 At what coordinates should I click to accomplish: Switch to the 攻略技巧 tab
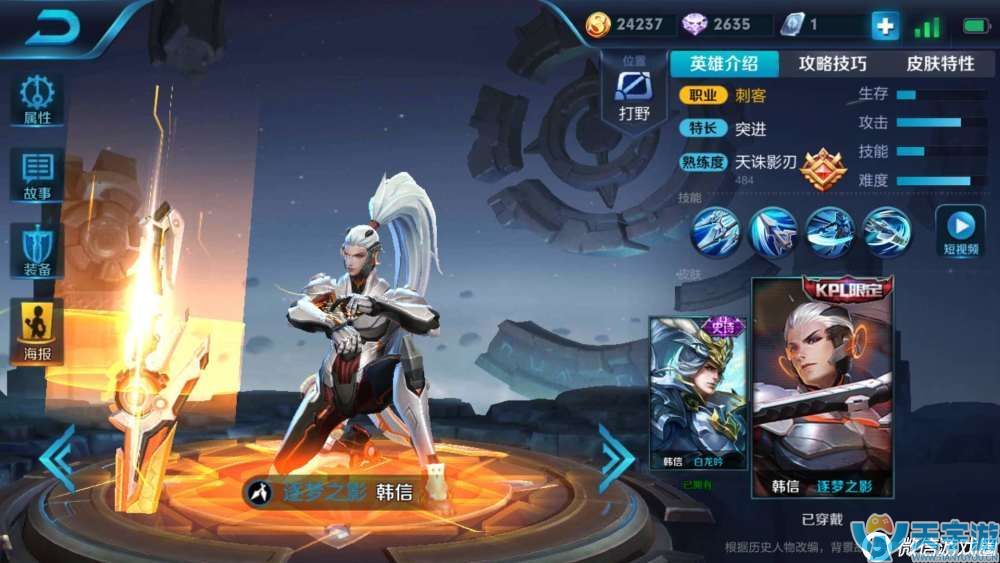[x=832, y=64]
